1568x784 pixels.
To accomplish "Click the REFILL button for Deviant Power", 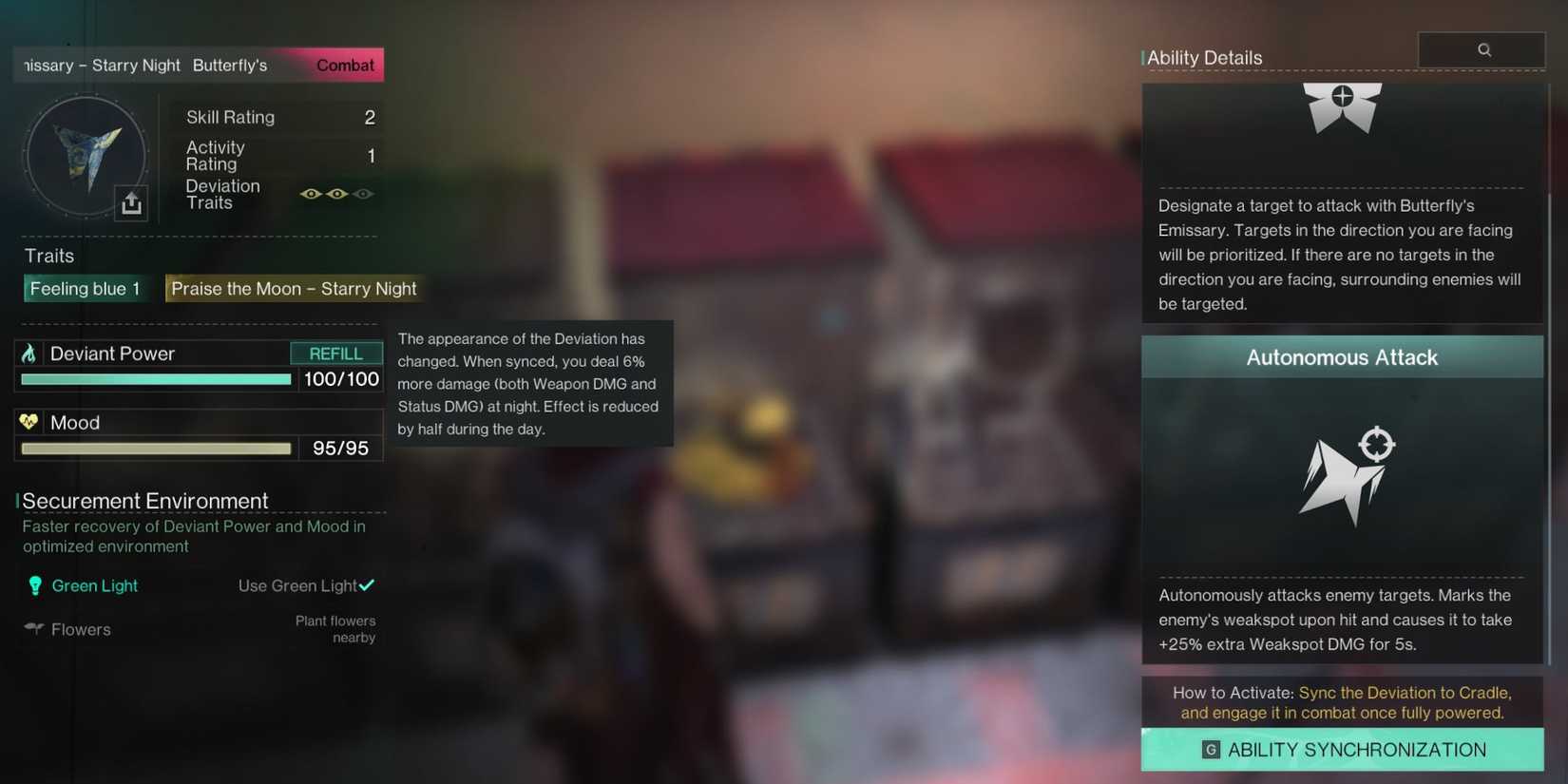I will 335,353.
